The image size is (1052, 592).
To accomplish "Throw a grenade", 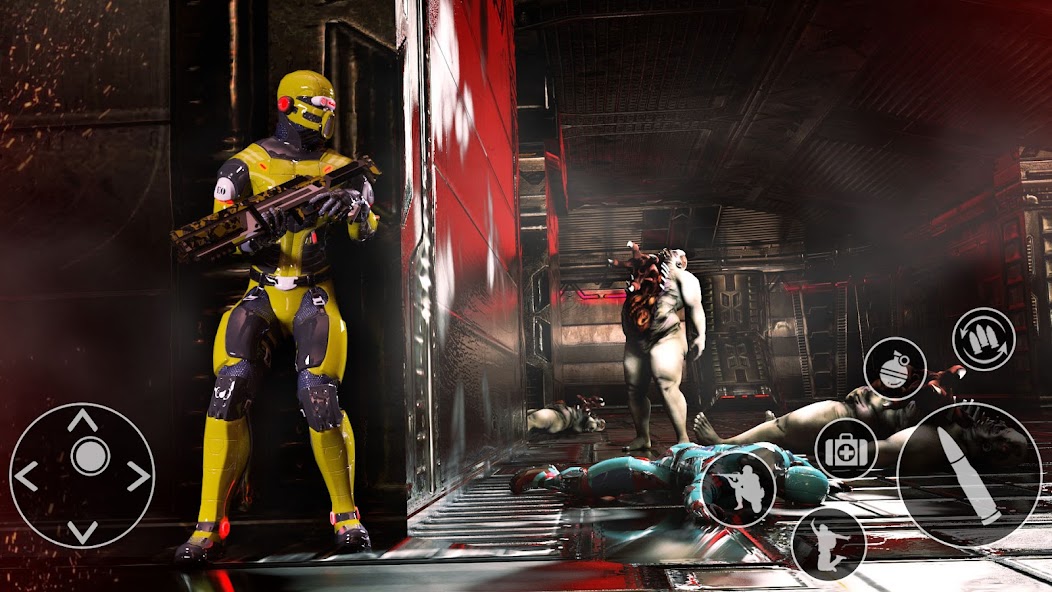I will [894, 369].
